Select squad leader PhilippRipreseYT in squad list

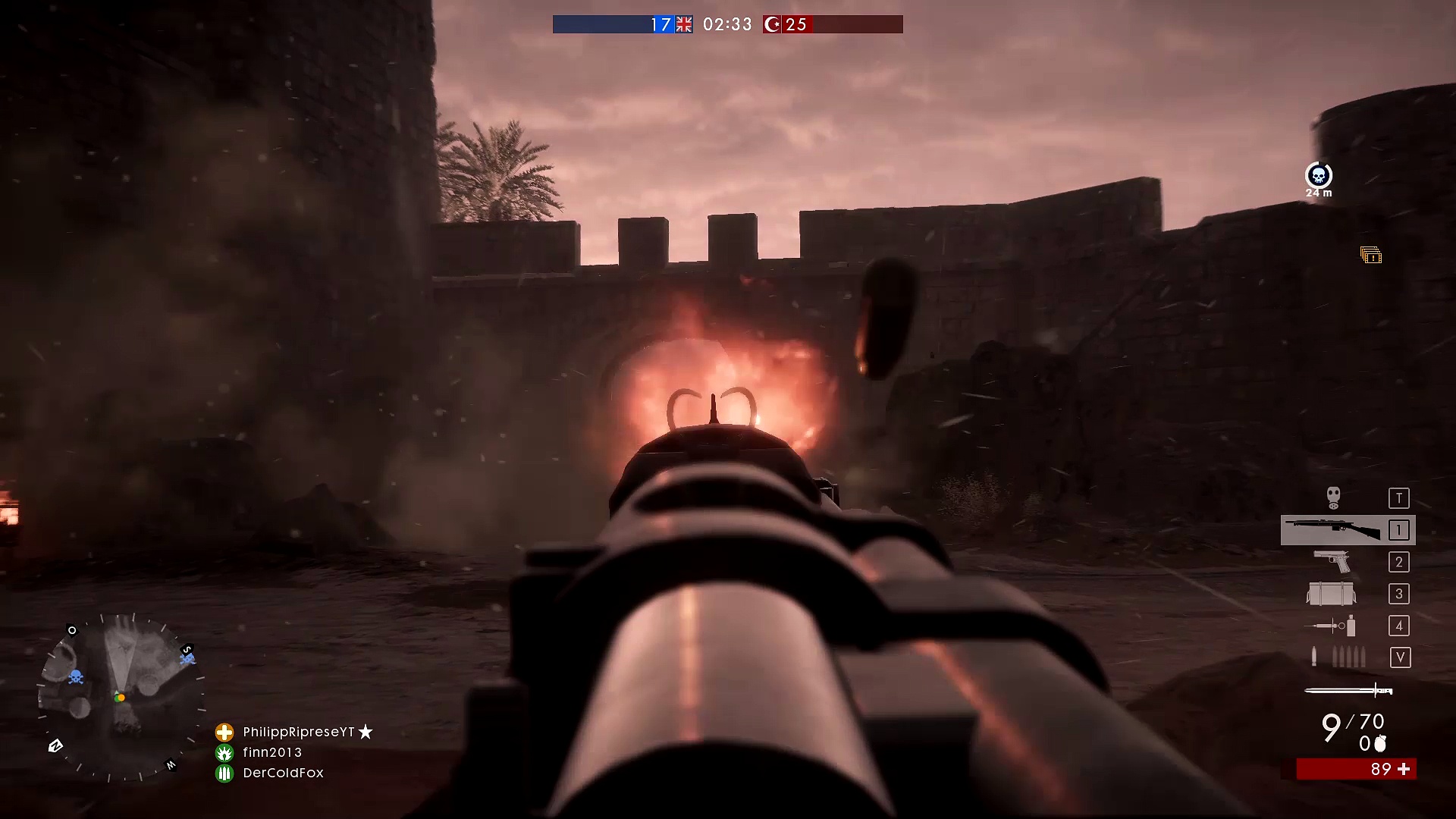click(x=299, y=732)
